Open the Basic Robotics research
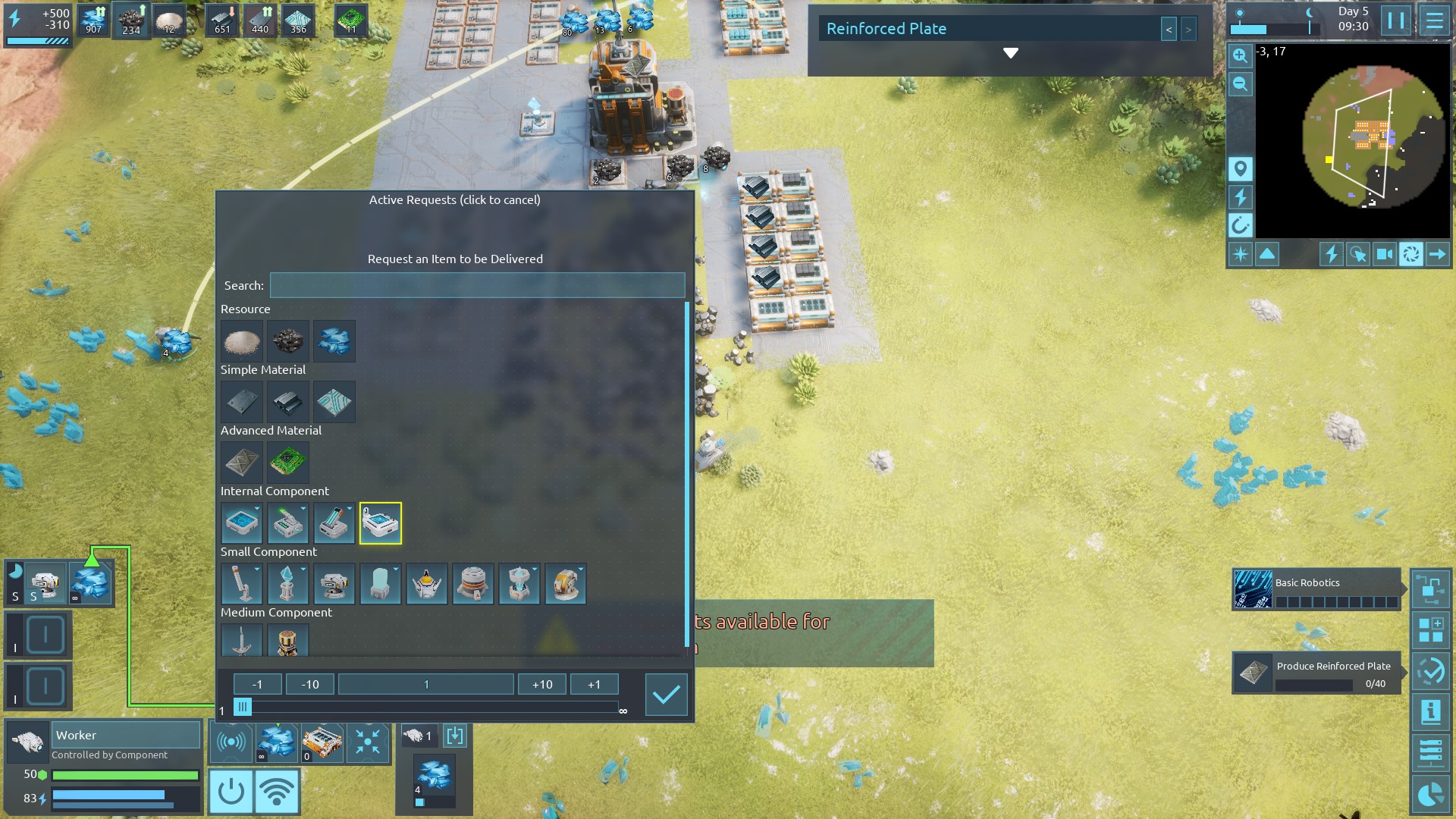Screen dimensions: 1456x819 coord(1316,589)
